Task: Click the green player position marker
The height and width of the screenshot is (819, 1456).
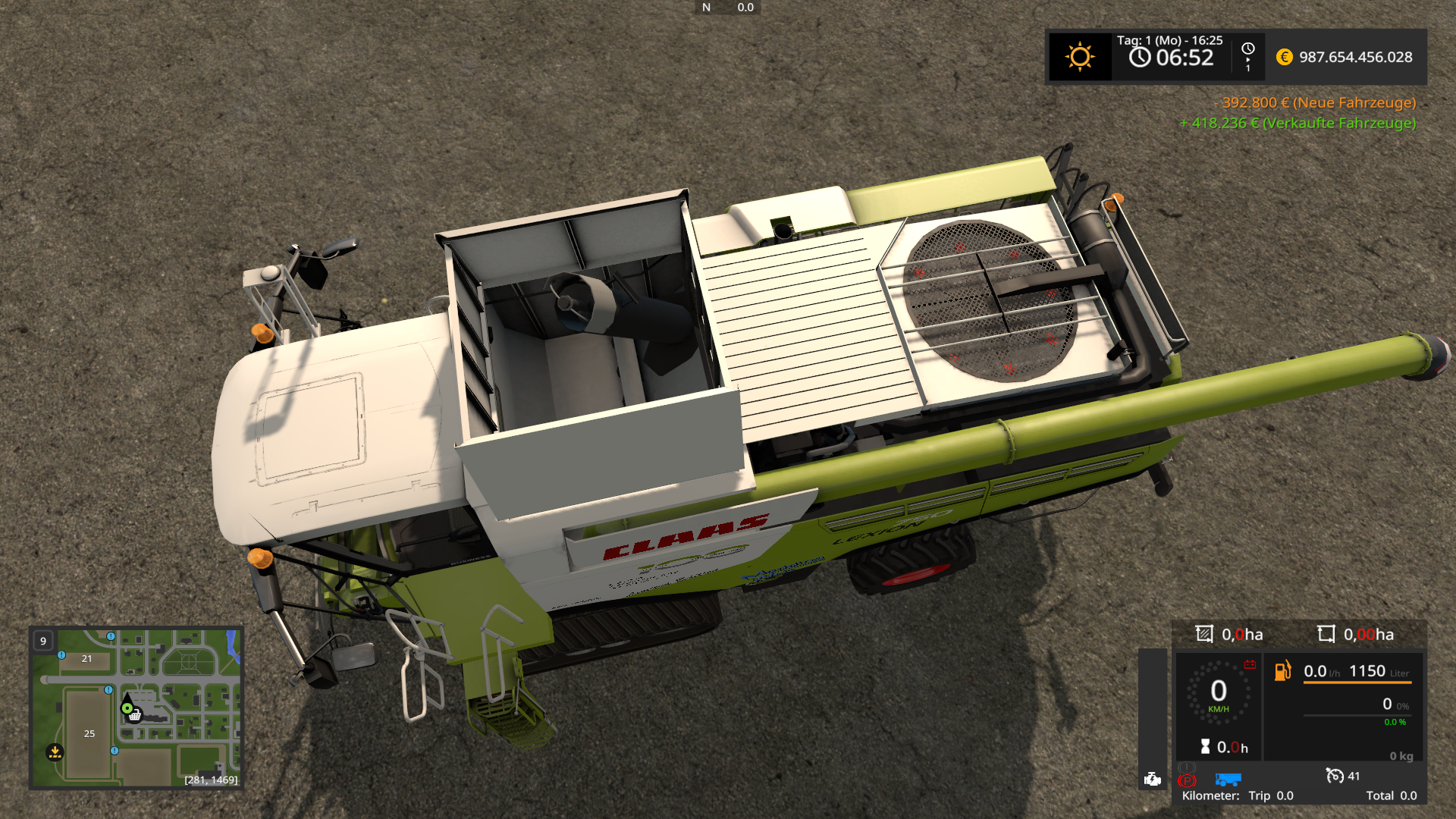Action: 127,708
